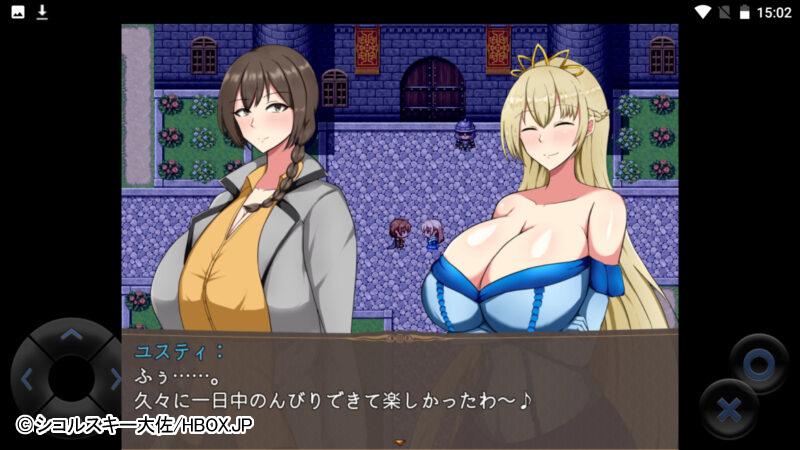Tap the left arrow on the virtual D-pad

pyautogui.click(x=27, y=379)
